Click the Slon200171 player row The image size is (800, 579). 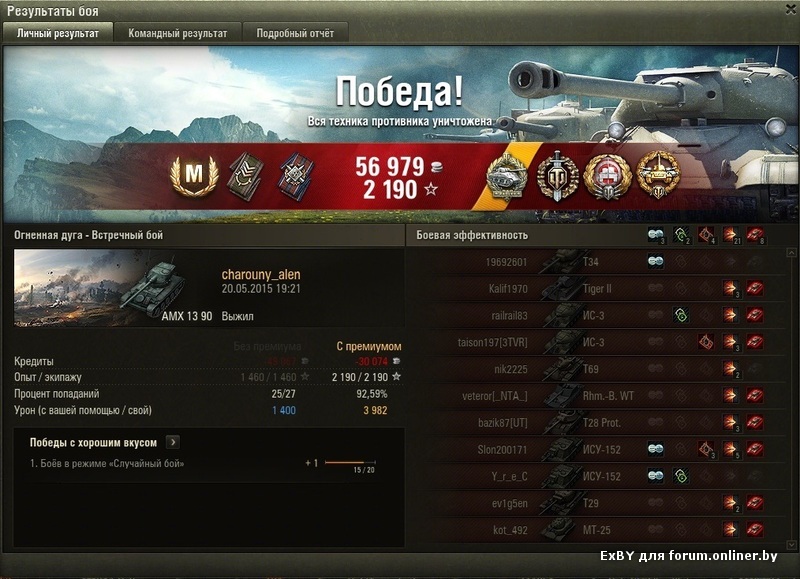coord(598,449)
